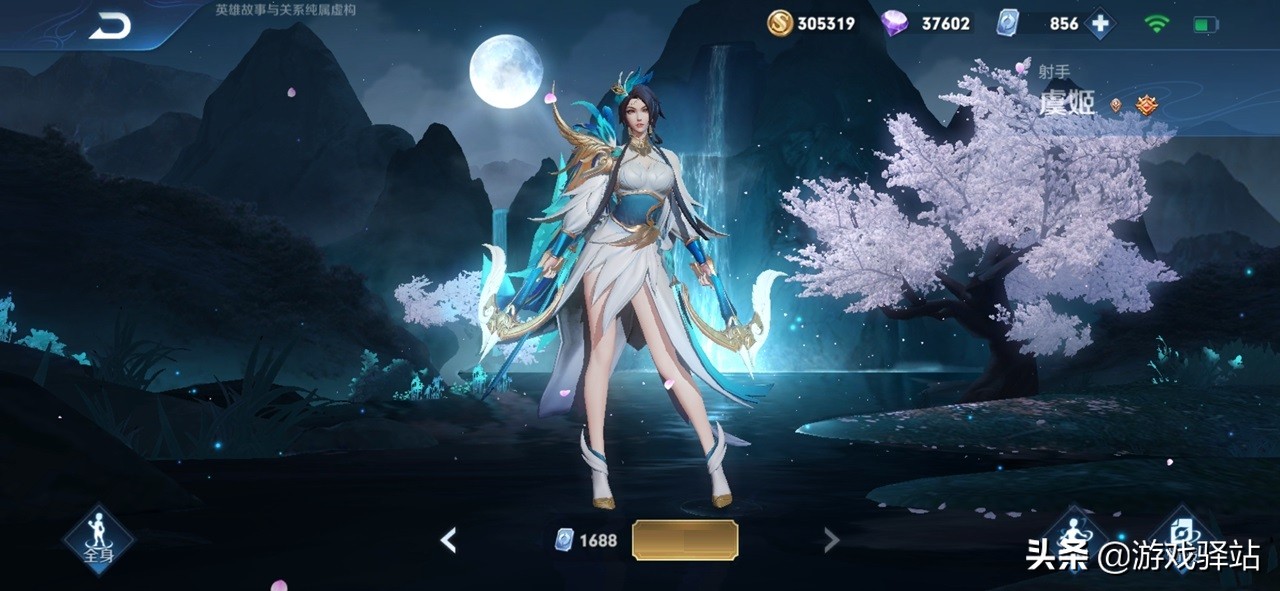The height and width of the screenshot is (591, 1280).
Task: Show the next skin with right arrow
Action: pos(830,541)
